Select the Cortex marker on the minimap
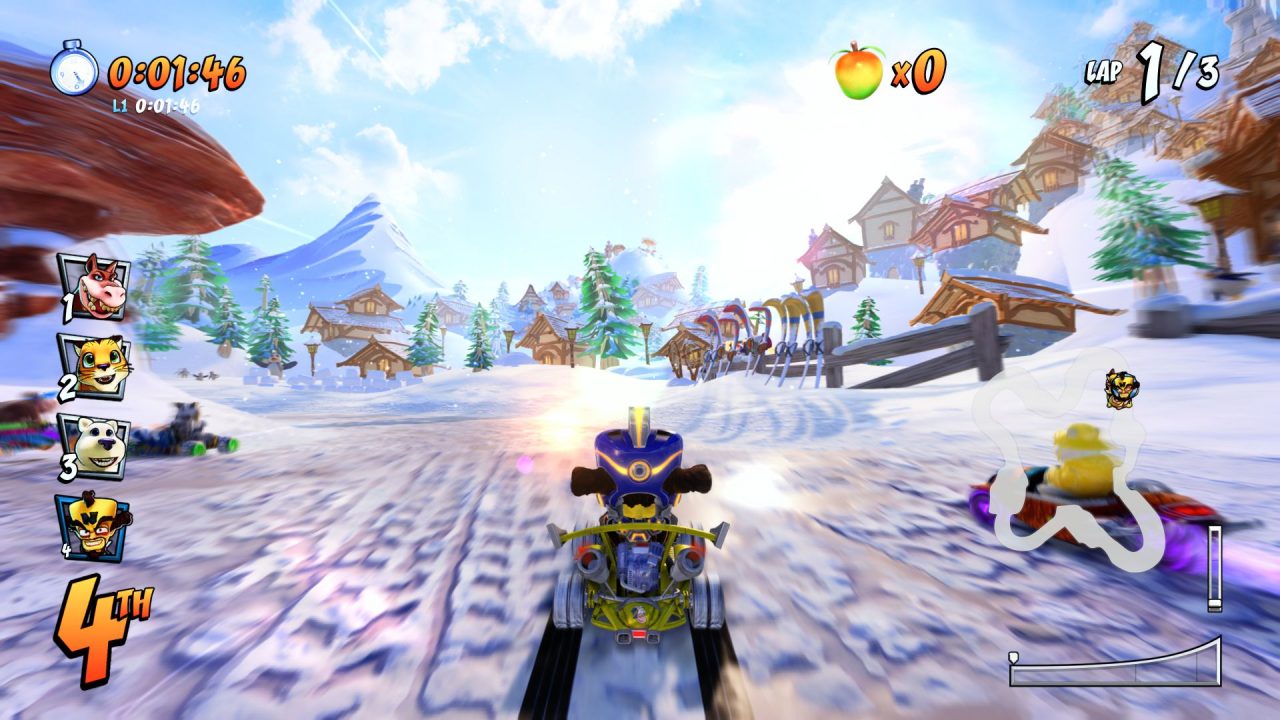Image resolution: width=1280 pixels, height=720 pixels. coord(1120,388)
